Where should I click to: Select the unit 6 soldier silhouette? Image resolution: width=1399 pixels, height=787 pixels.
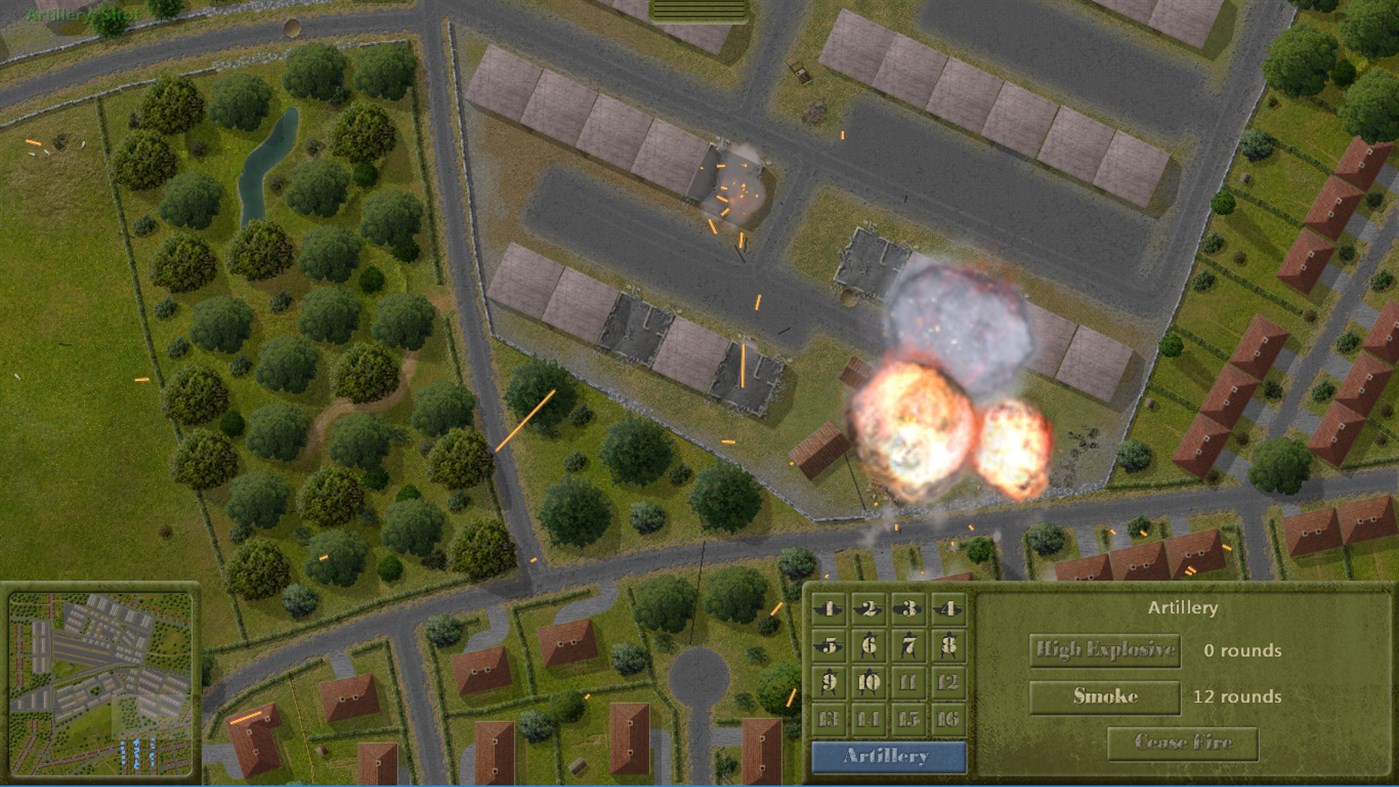click(869, 646)
